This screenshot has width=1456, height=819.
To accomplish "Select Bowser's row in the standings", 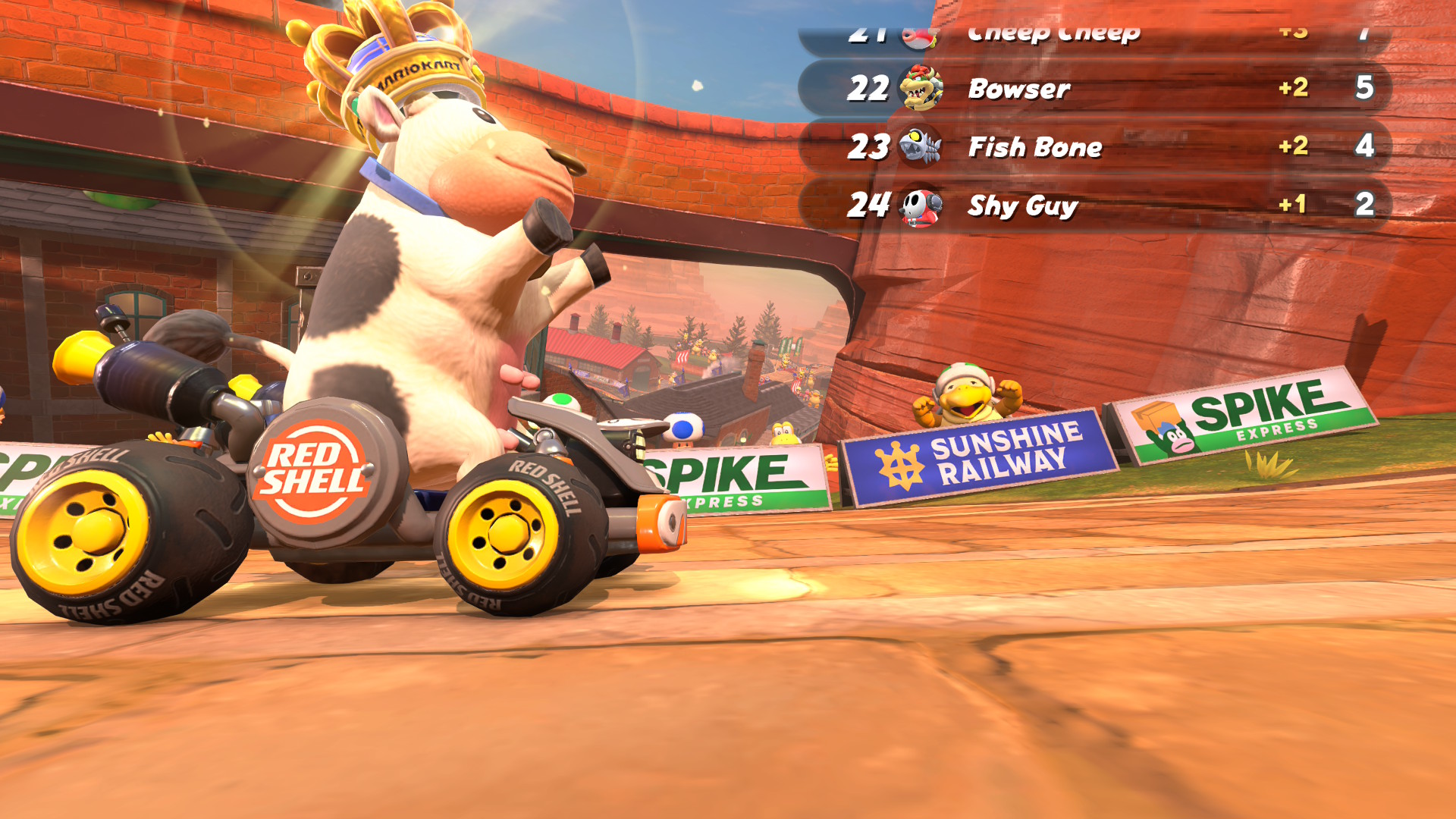I will pyautogui.click(x=1094, y=89).
